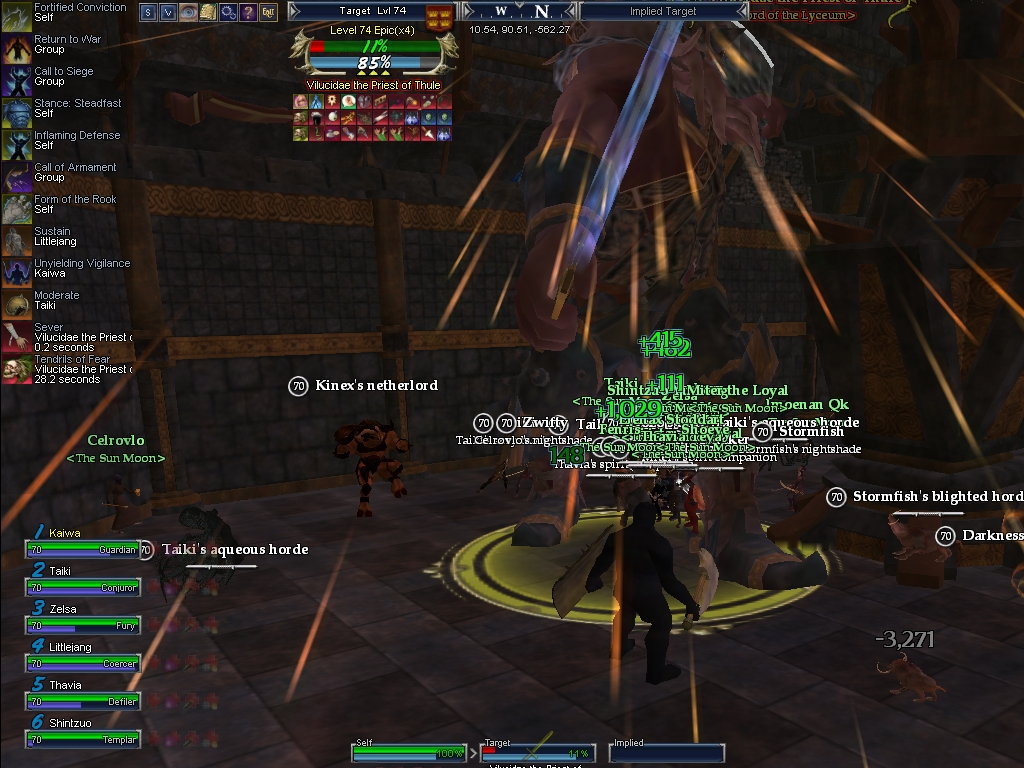Open the eye icon in the toolbar
Image resolution: width=1024 pixels, height=768 pixels.
[188, 12]
